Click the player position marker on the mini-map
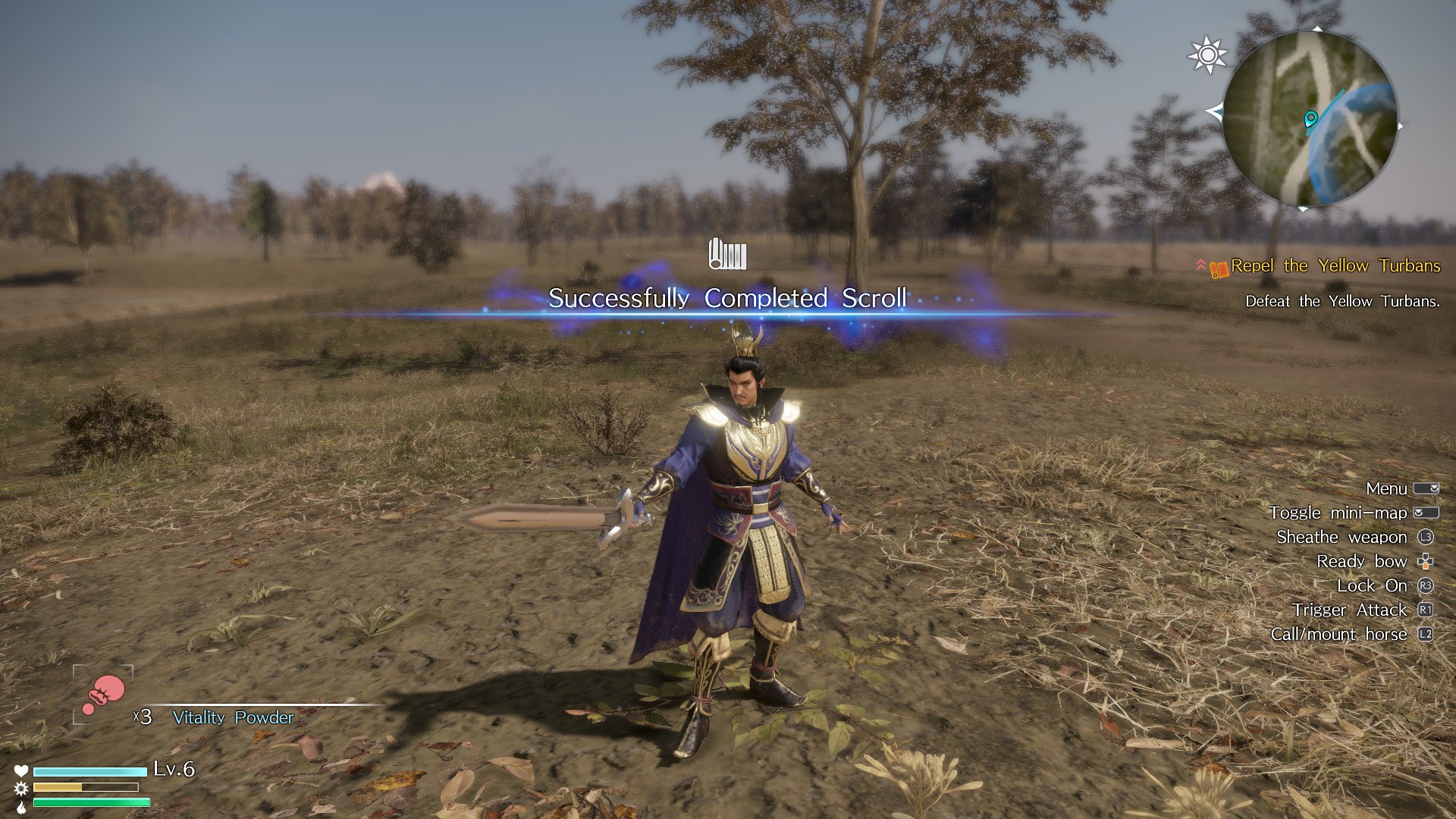 coord(1310,119)
